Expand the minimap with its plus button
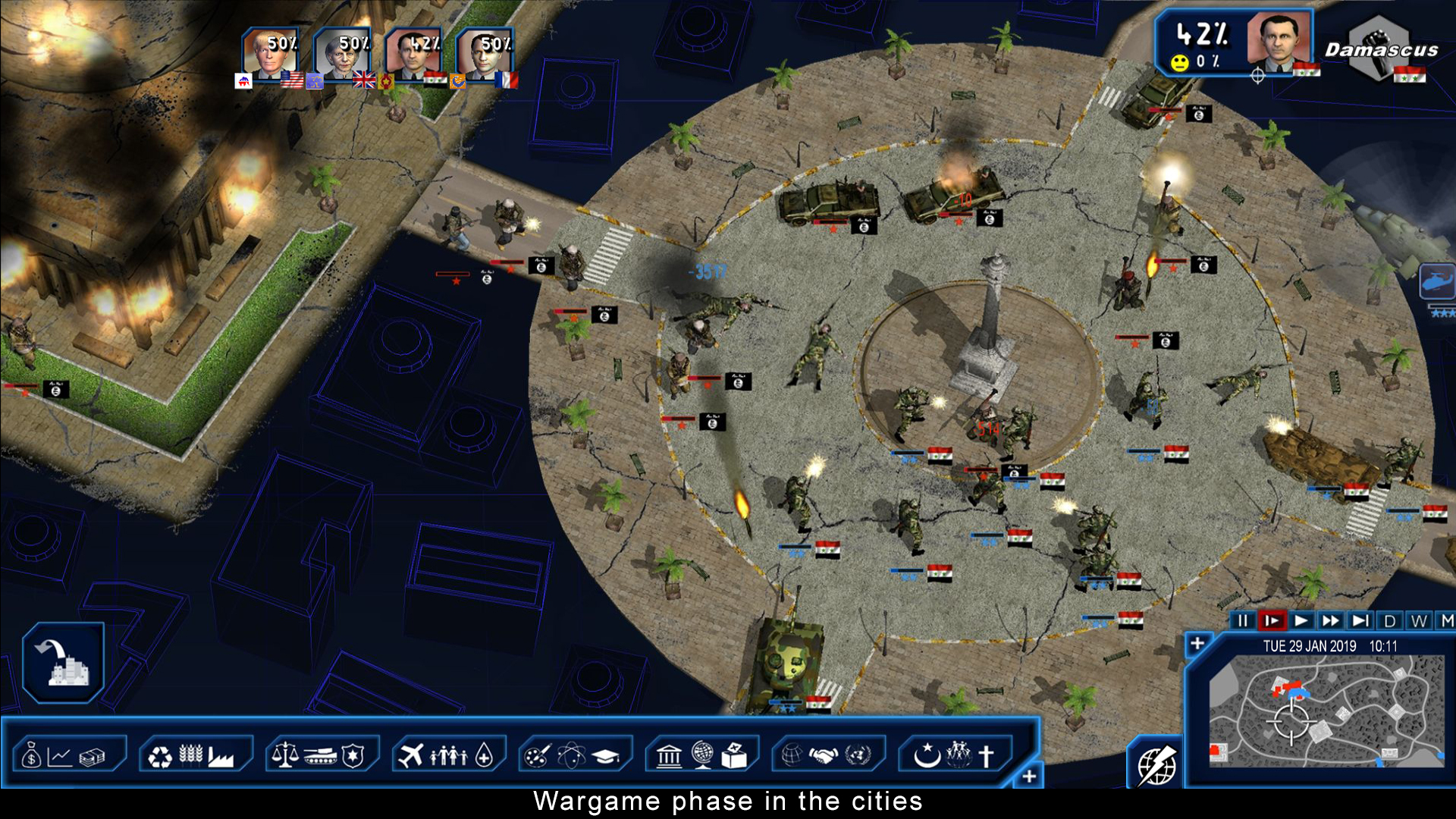Image resolution: width=1456 pixels, height=819 pixels. tap(1199, 642)
